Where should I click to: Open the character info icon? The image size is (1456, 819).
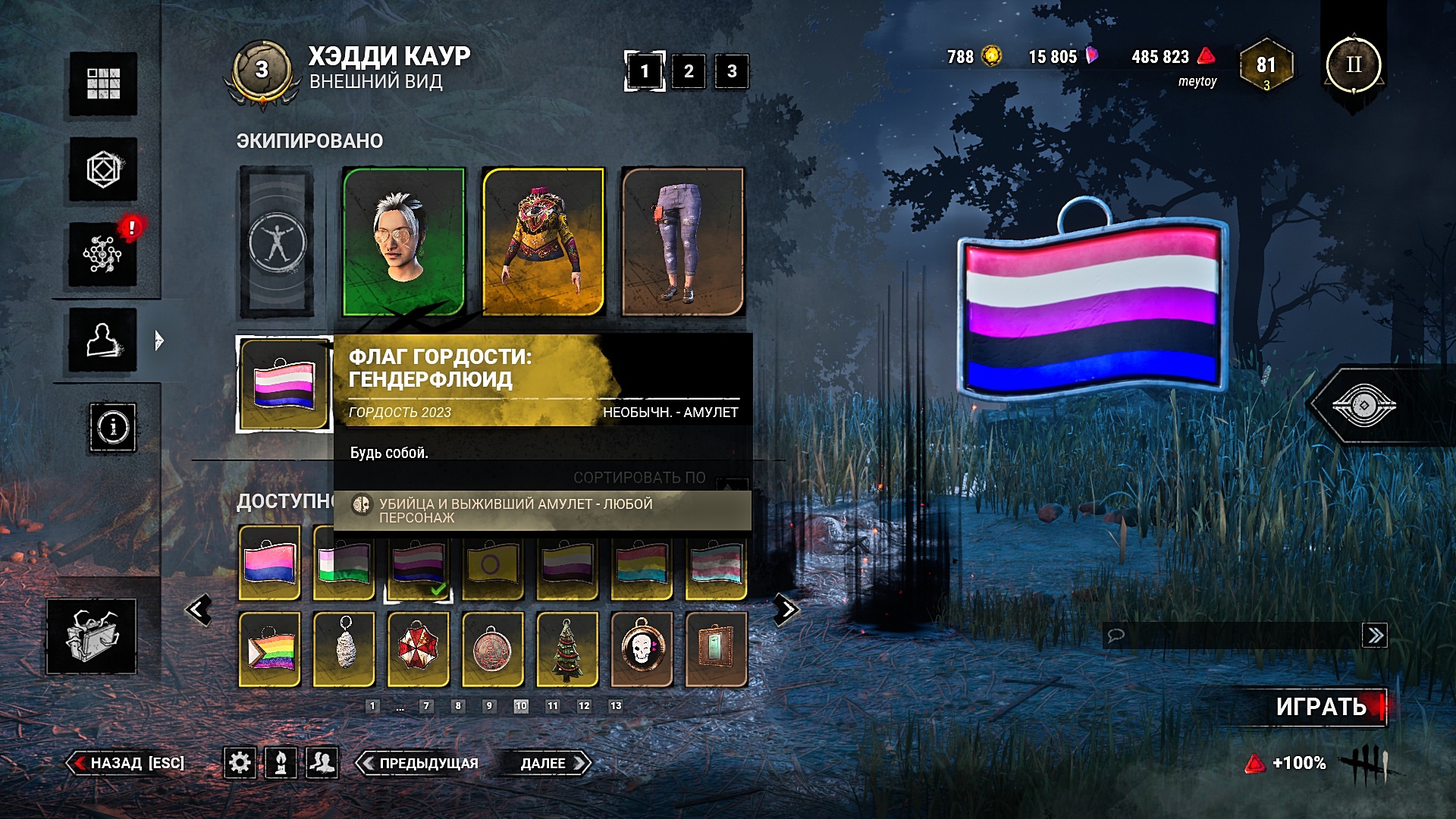tap(113, 428)
